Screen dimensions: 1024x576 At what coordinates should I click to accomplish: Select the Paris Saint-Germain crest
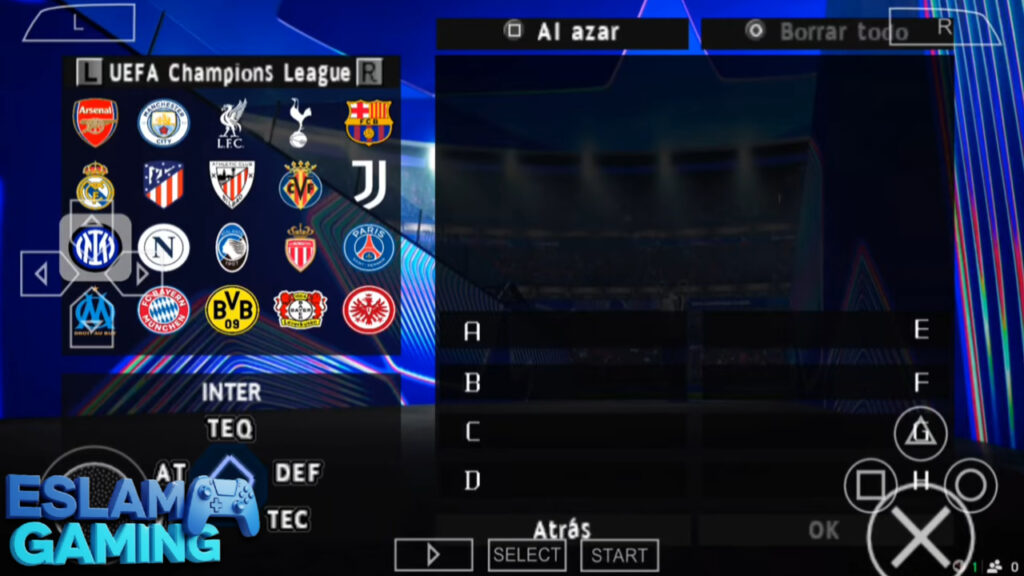[368, 247]
